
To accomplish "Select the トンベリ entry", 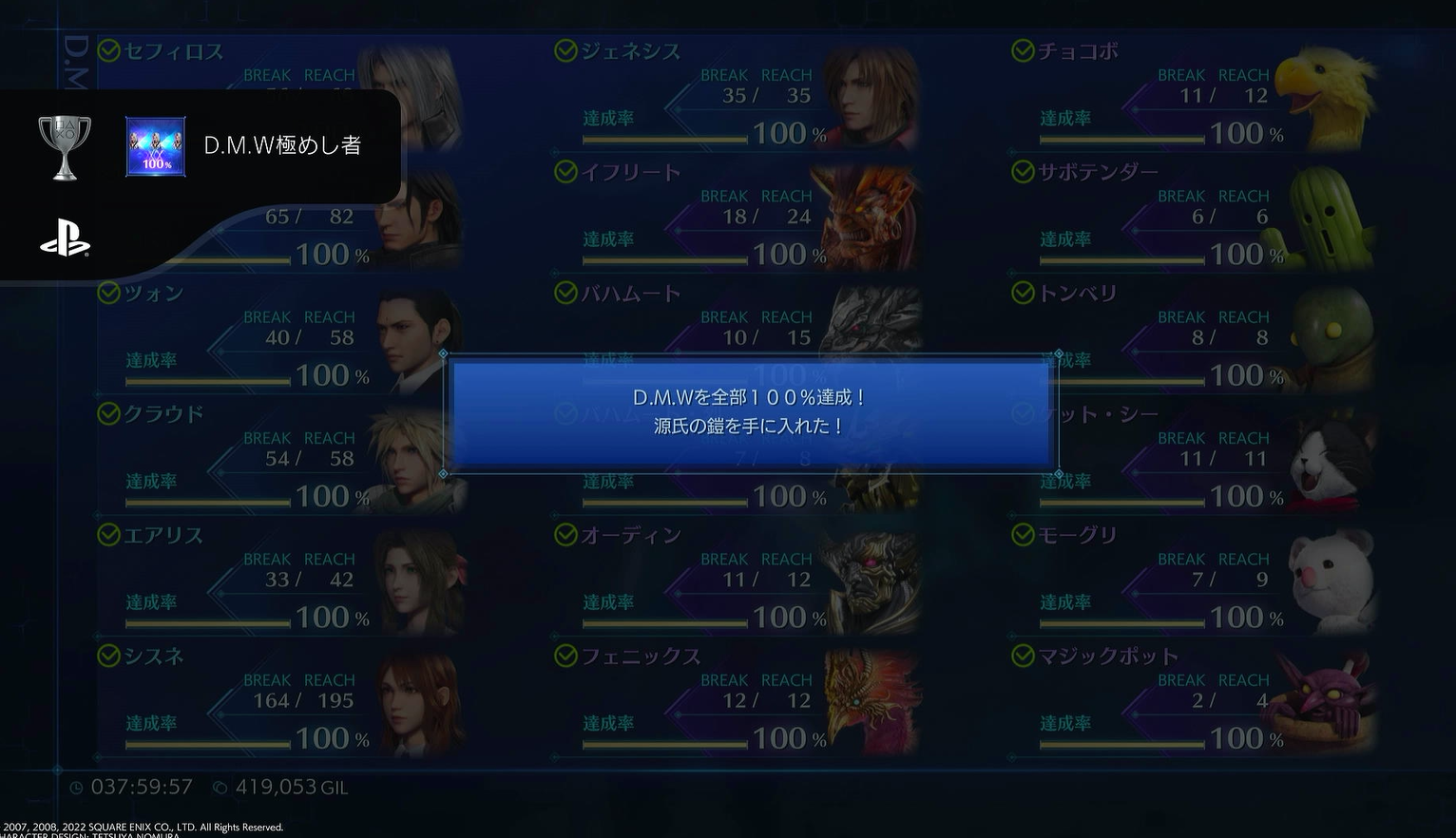I will pyautogui.click(x=1194, y=336).
